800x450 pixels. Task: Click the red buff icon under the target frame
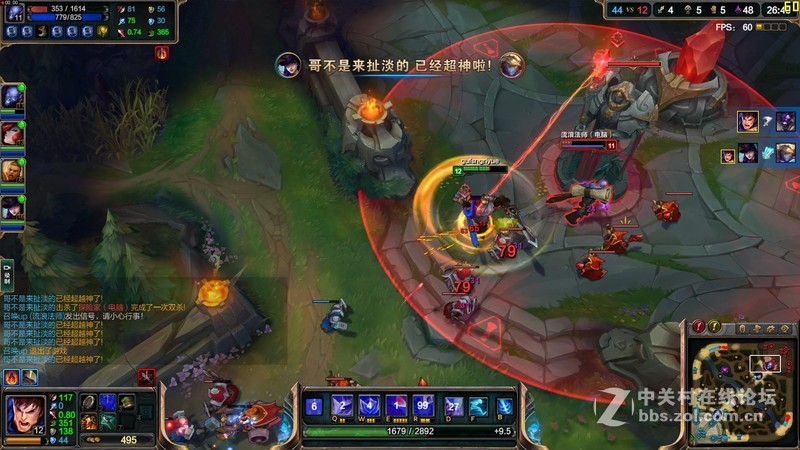click(162, 52)
